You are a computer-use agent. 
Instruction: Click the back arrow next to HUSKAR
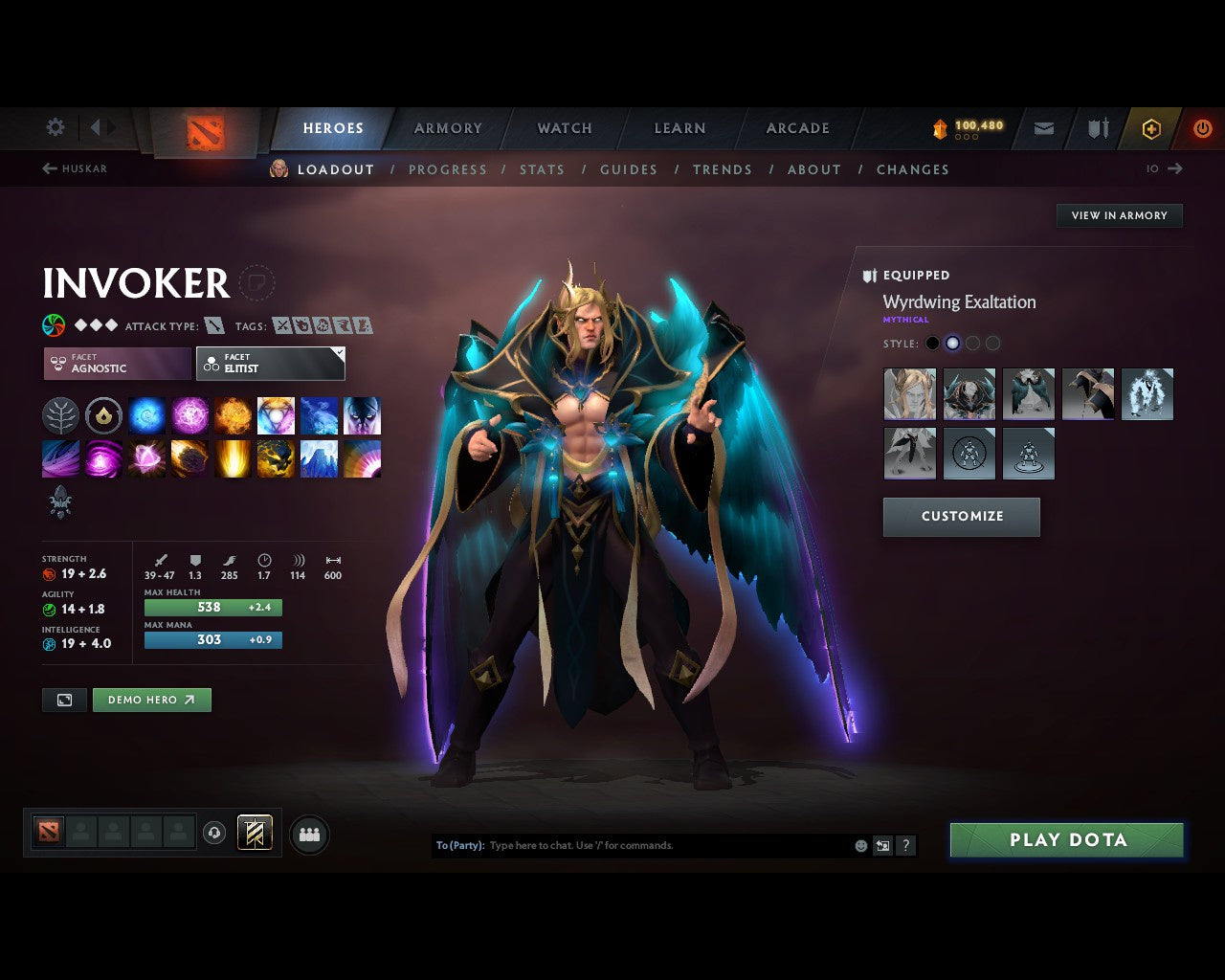coord(48,168)
